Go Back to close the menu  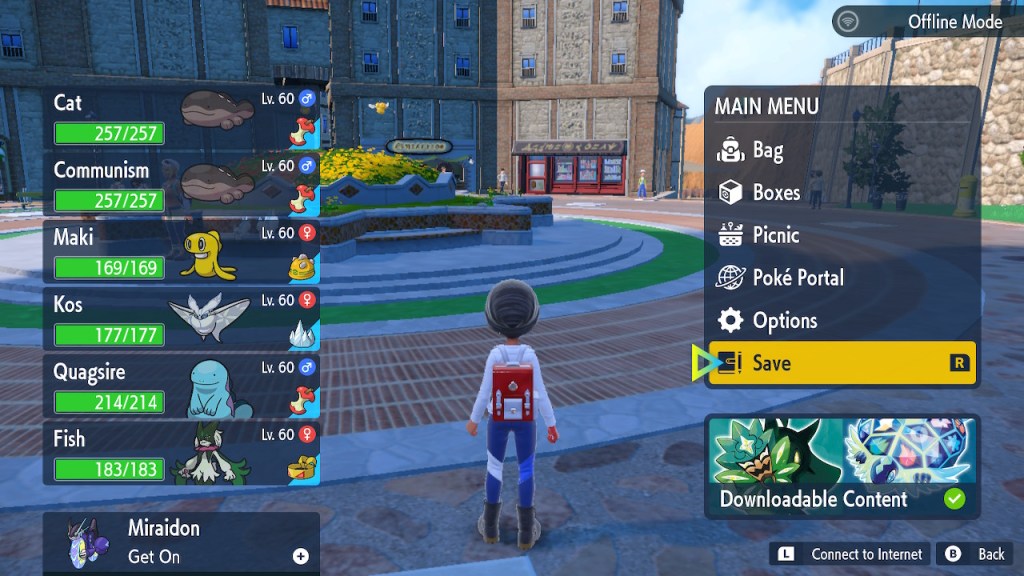tap(975, 554)
